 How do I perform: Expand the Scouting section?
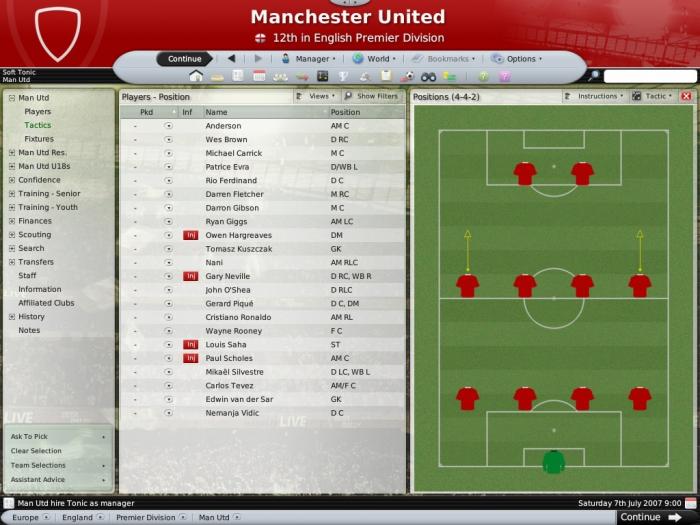[x=35, y=235]
